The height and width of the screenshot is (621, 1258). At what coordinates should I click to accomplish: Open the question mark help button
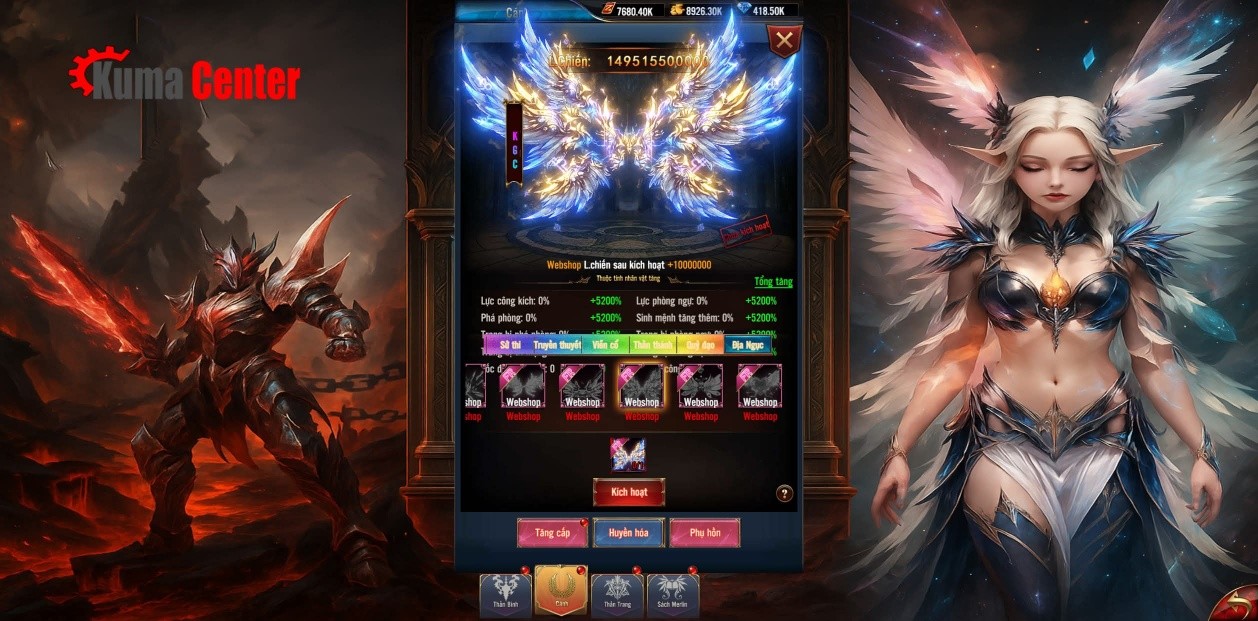[x=784, y=493]
